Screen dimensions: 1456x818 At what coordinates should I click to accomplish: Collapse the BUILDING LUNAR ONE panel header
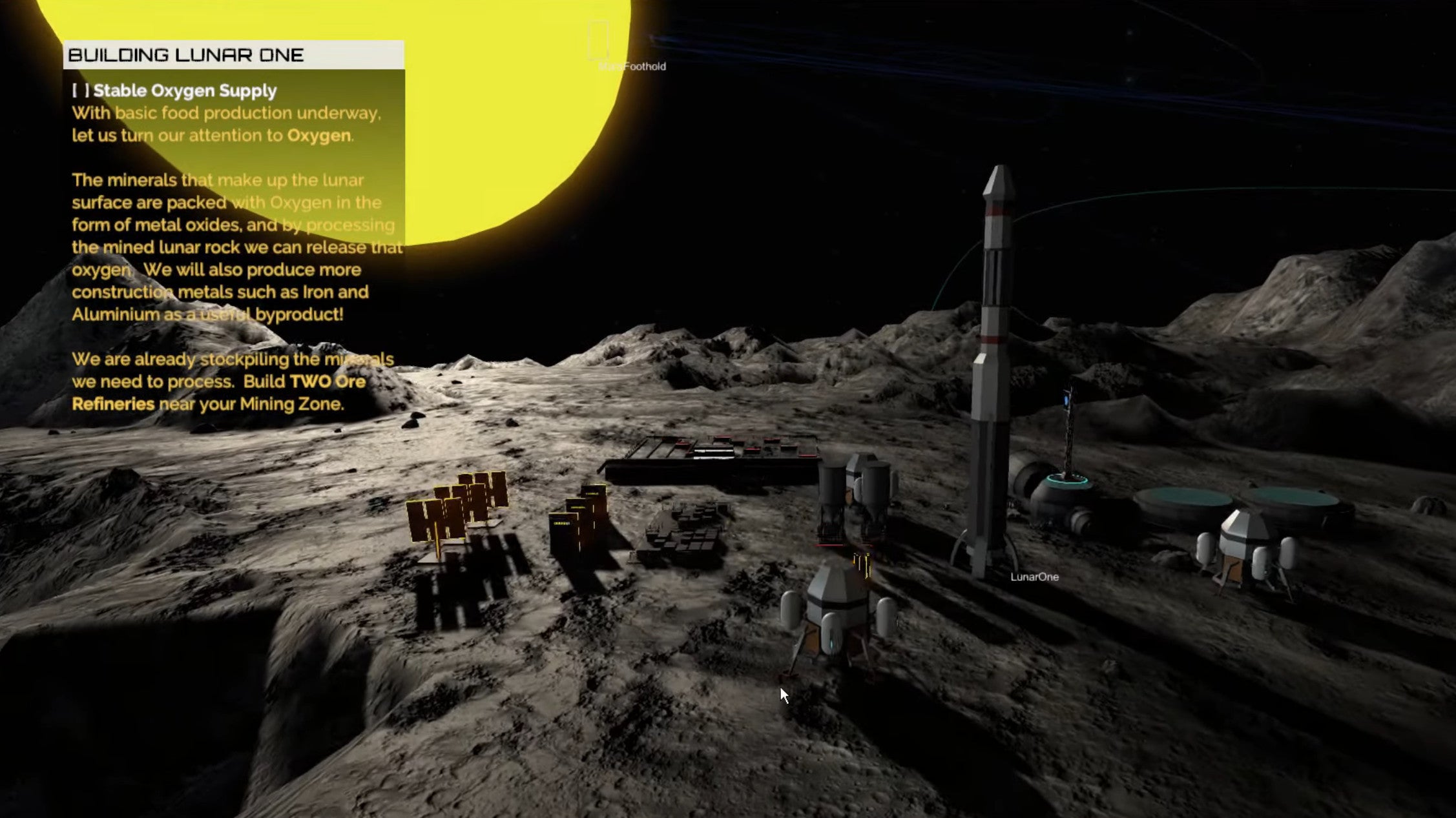(x=187, y=55)
